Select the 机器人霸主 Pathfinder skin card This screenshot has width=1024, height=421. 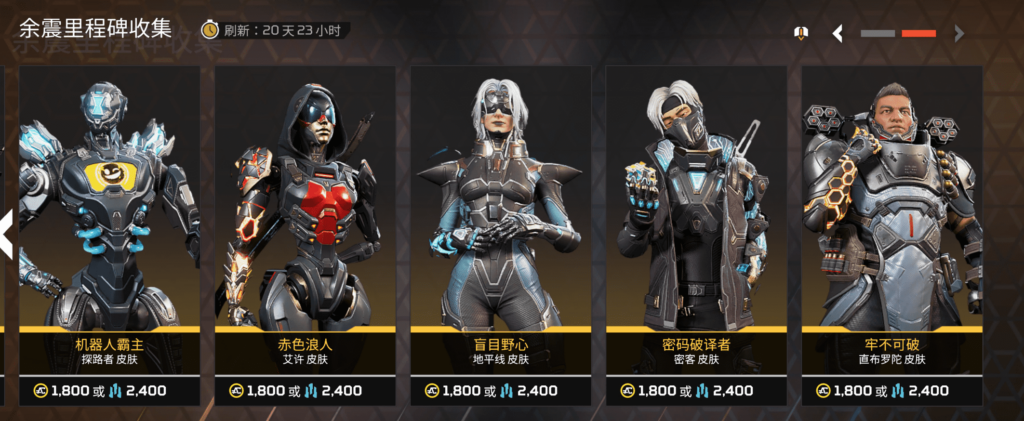pos(109,200)
